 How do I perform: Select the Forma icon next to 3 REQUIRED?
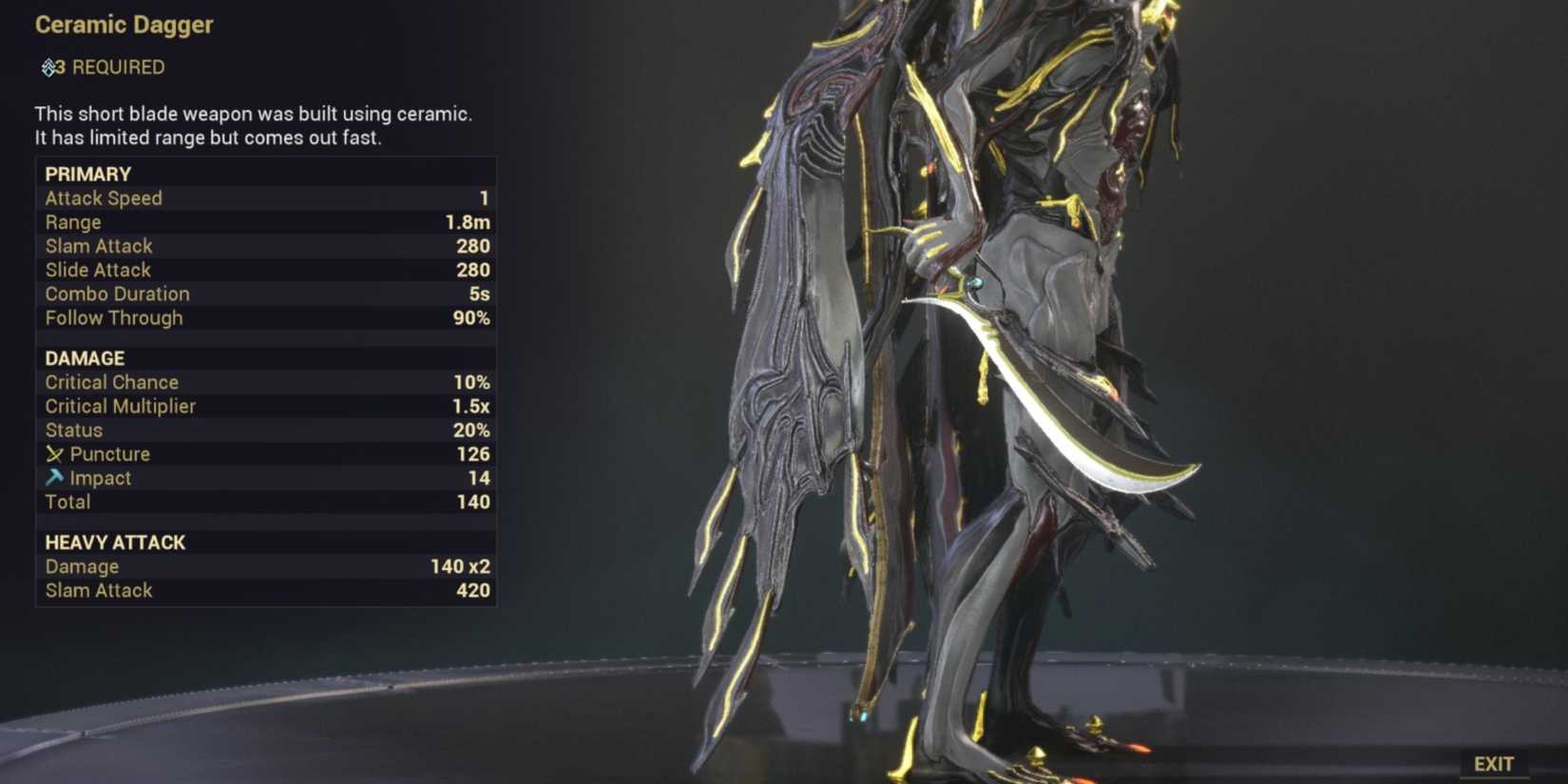click(46, 67)
